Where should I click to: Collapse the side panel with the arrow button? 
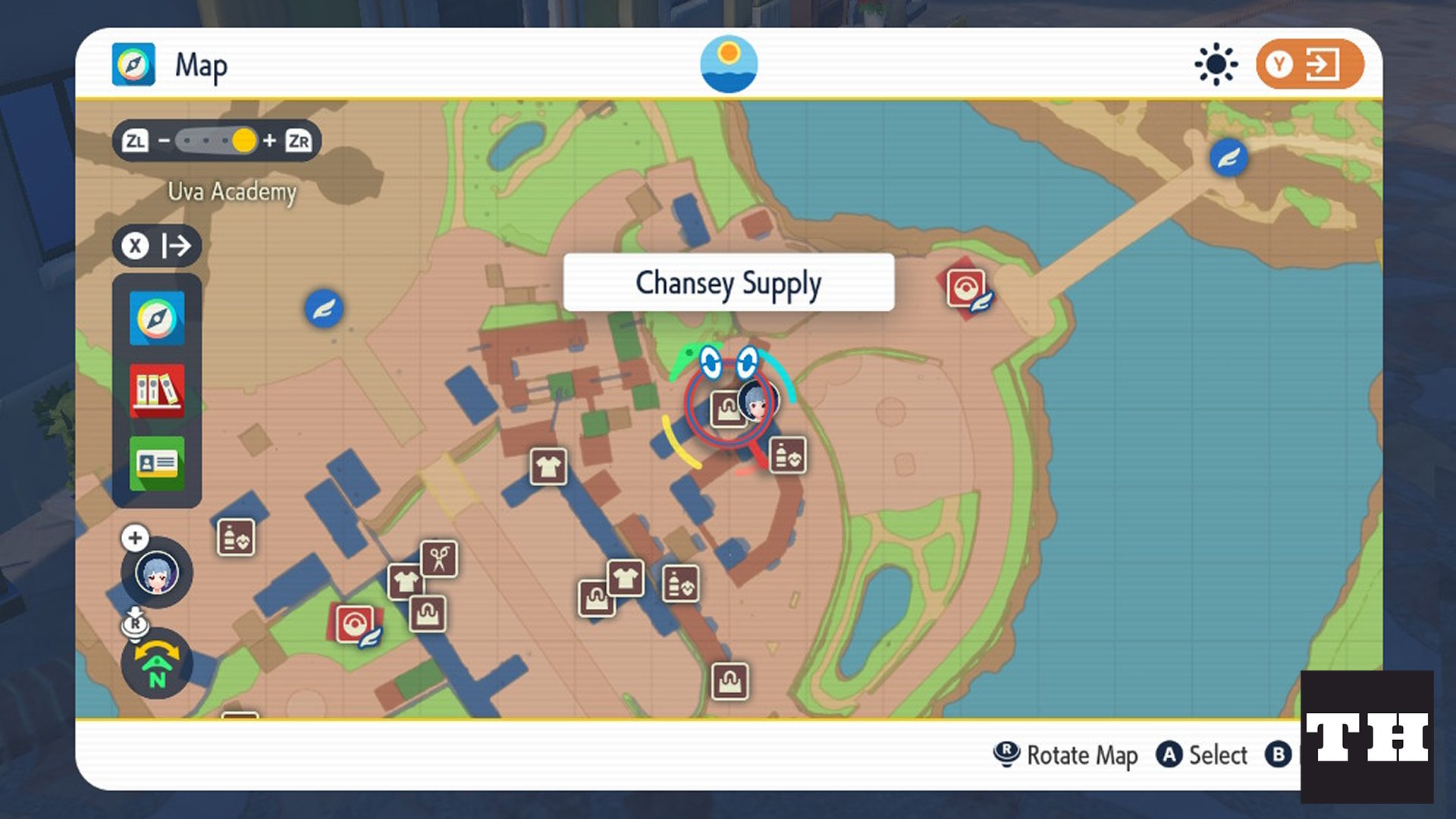tap(158, 246)
